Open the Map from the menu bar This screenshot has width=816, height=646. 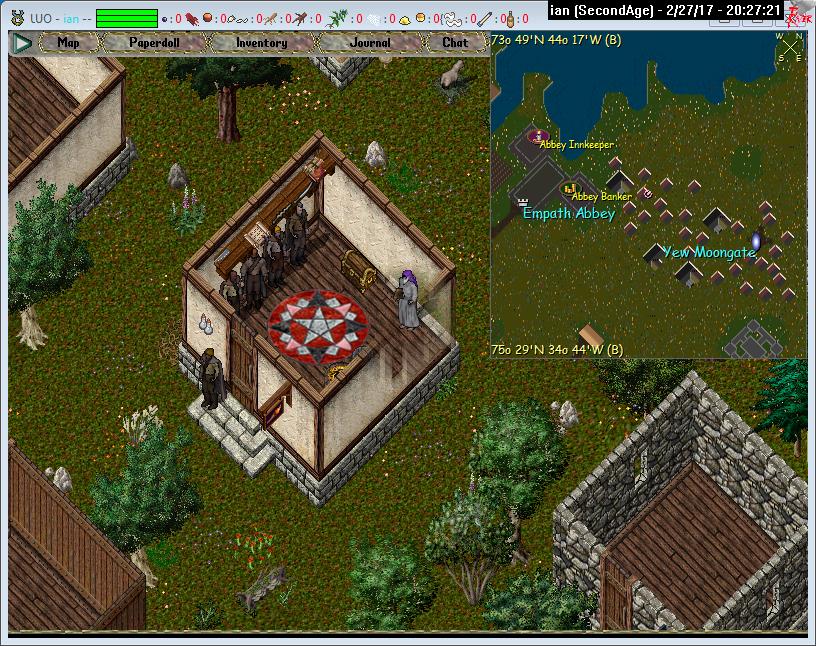68,43
